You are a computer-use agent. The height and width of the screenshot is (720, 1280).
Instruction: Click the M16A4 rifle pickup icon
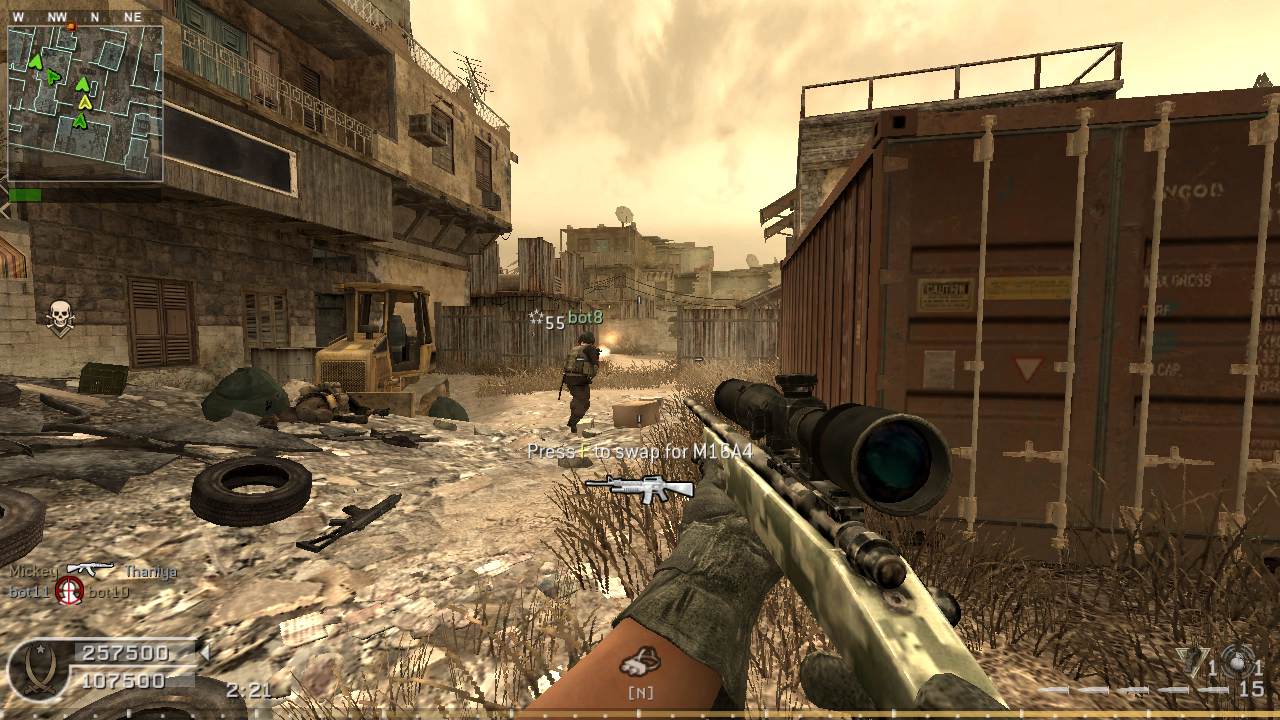640,486
